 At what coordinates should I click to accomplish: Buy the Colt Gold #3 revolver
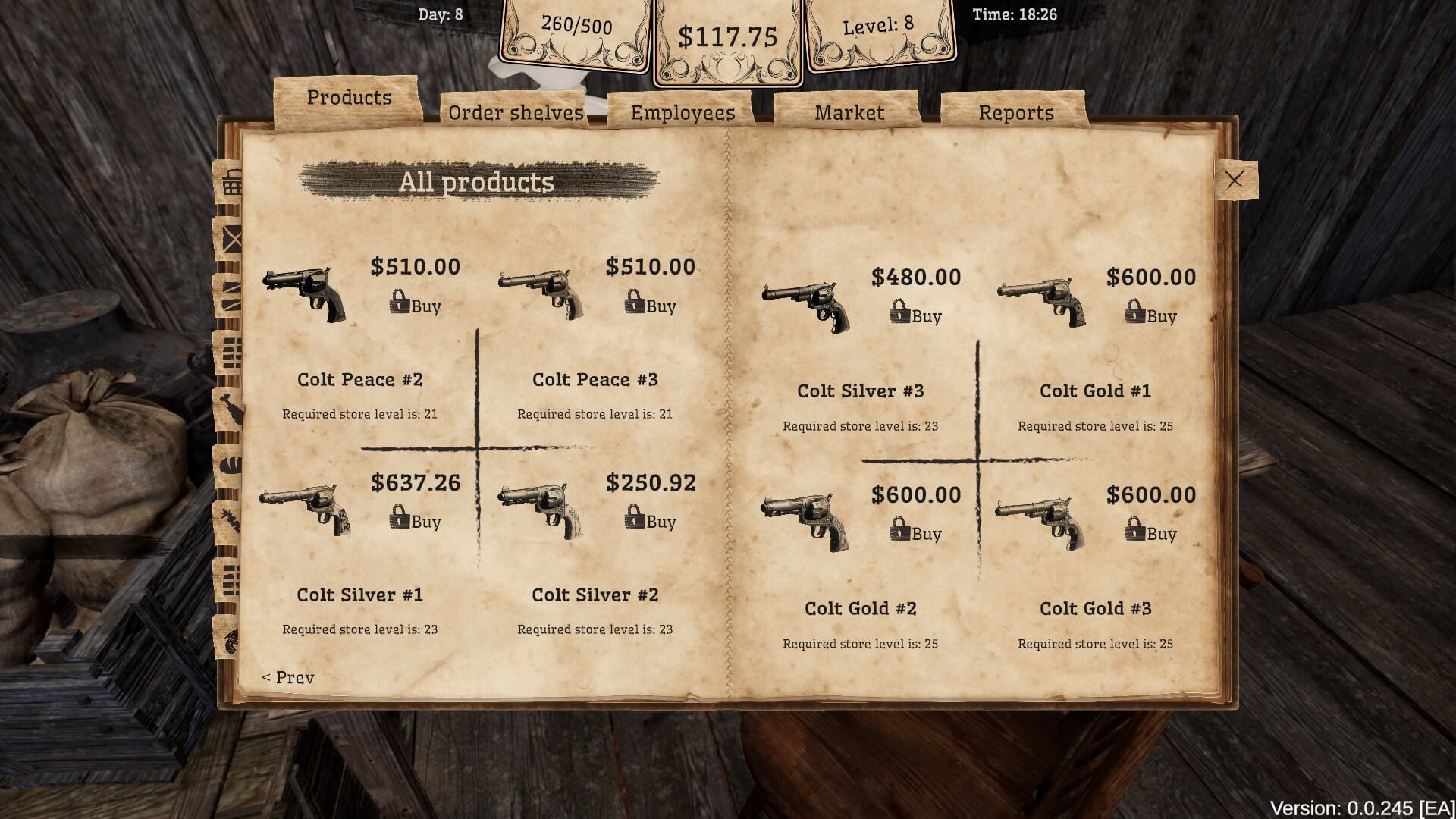pyautogui.click(x=1151, y=532)
